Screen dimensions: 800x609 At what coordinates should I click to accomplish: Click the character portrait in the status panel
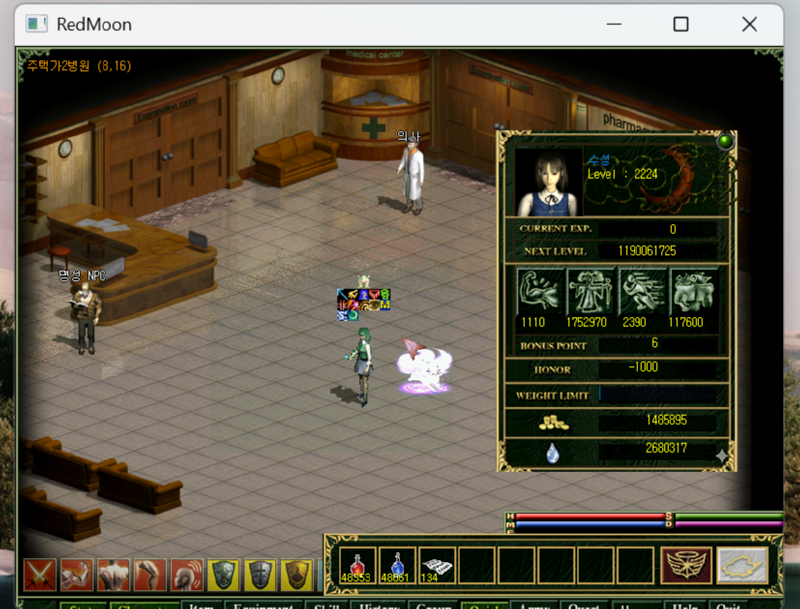pos(549,183)
